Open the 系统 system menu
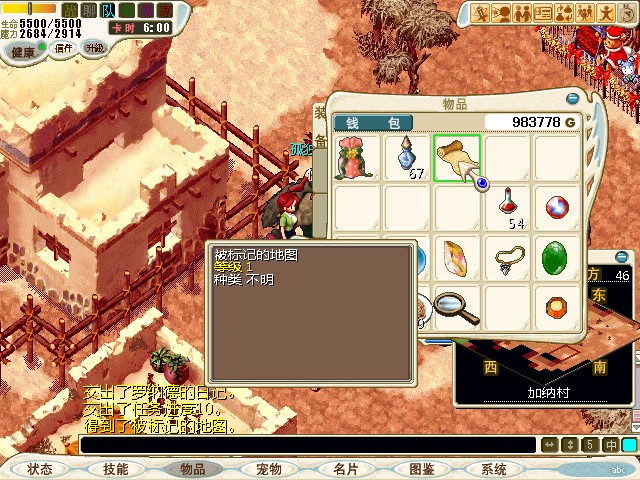 pos(494,469)
